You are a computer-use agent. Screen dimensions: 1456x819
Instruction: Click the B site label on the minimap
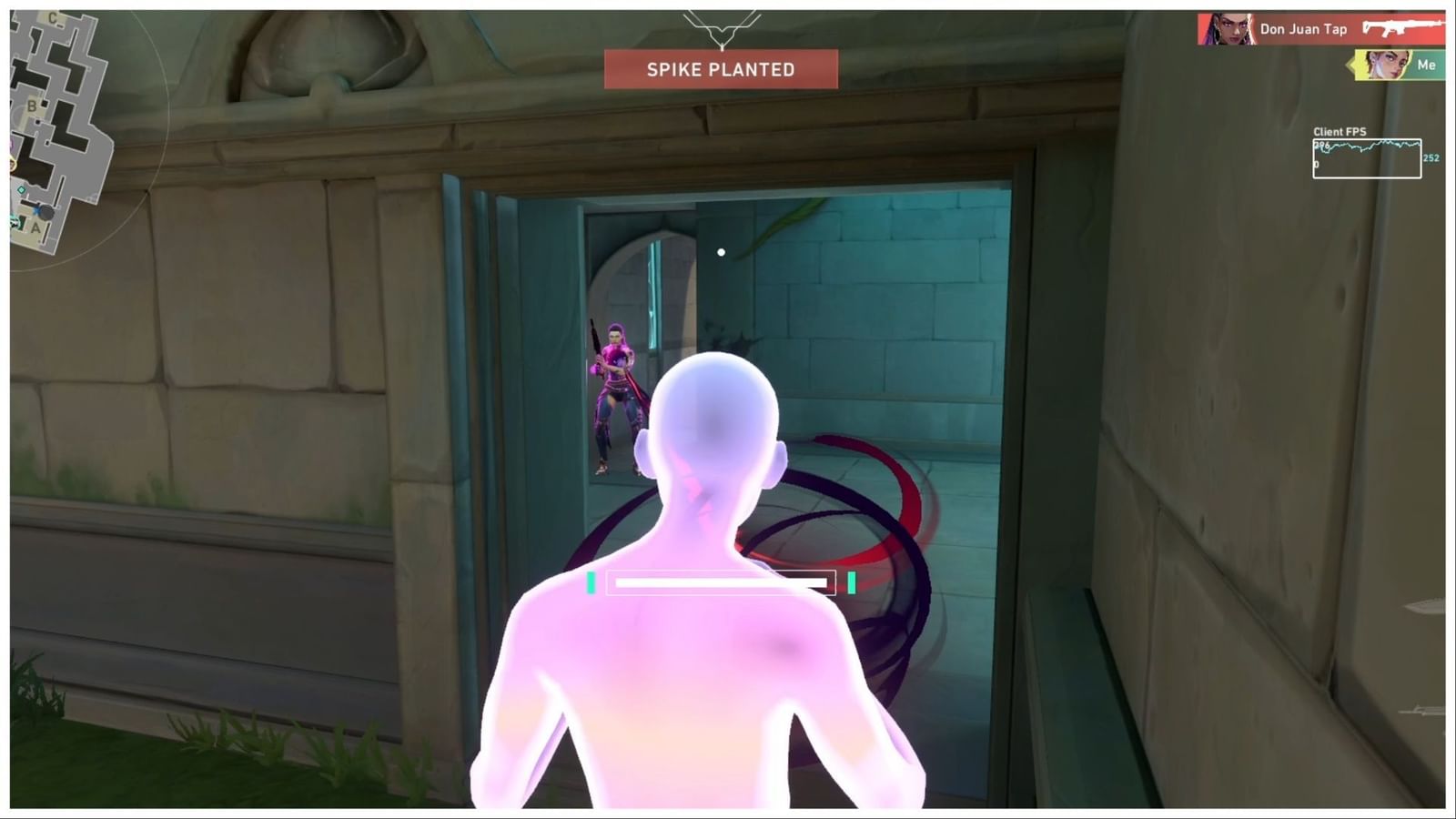tap(32, 106)
